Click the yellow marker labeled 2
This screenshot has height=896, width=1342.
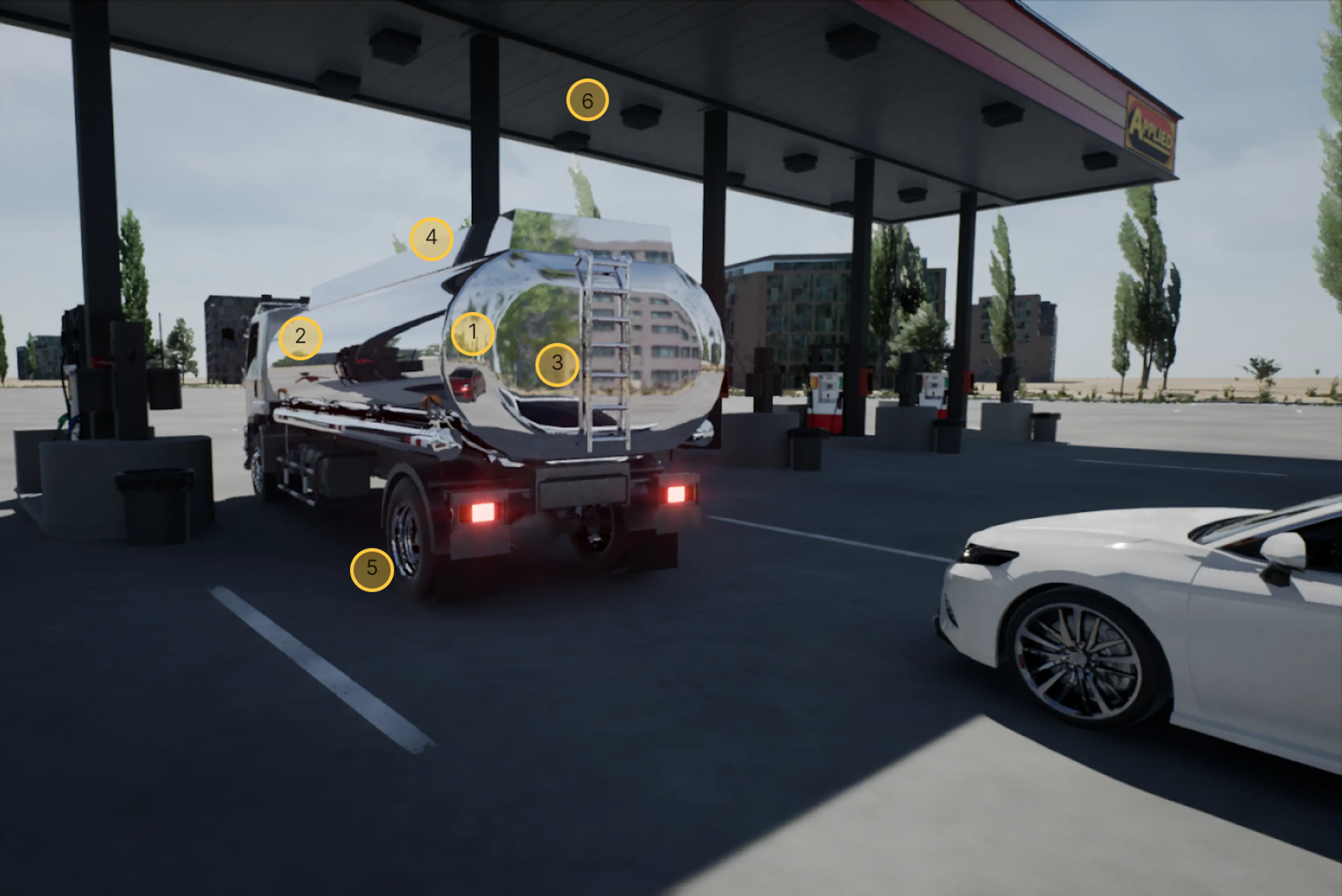300,338
